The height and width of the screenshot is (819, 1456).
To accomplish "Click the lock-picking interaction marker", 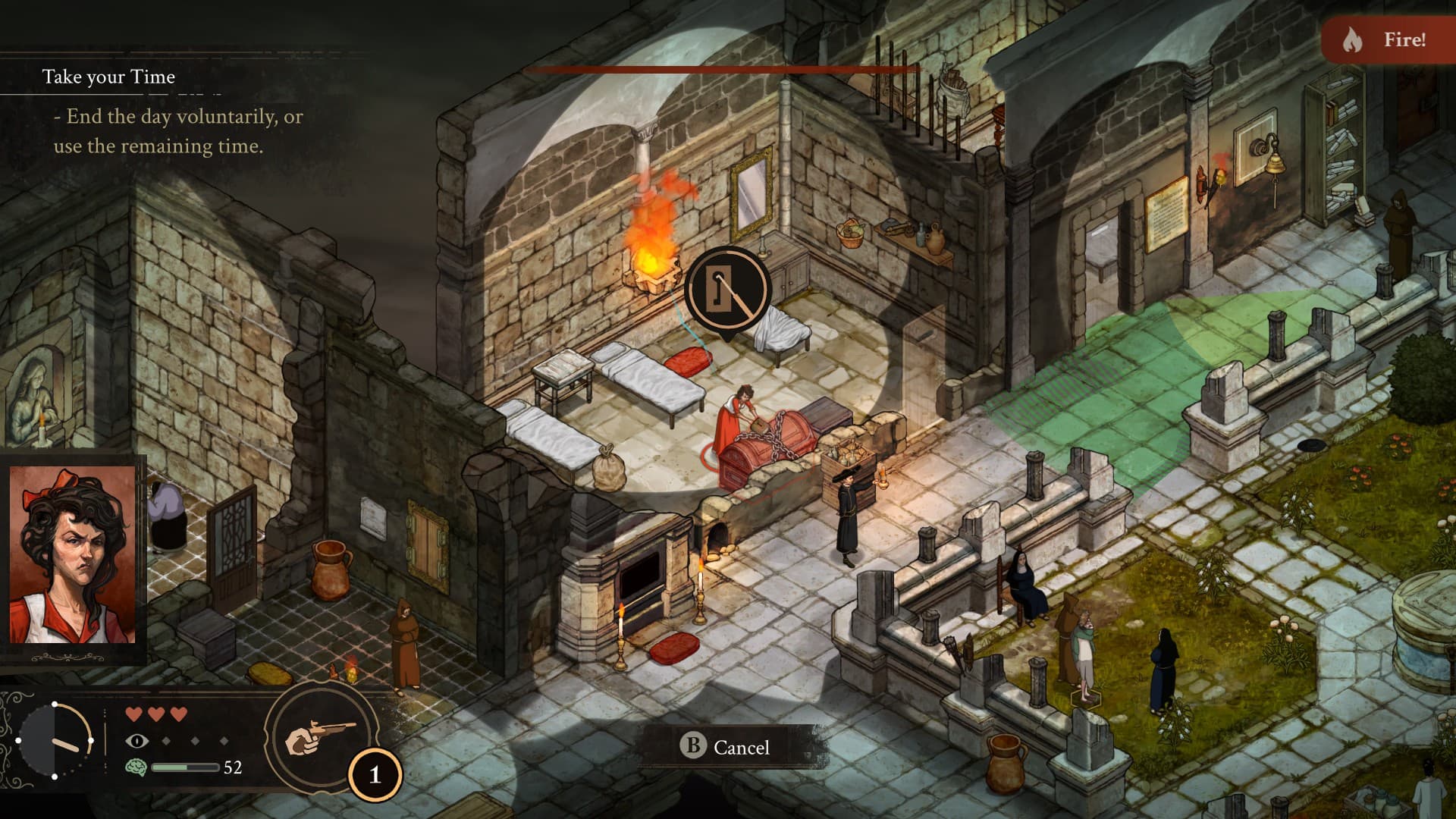I will (727, 289).
